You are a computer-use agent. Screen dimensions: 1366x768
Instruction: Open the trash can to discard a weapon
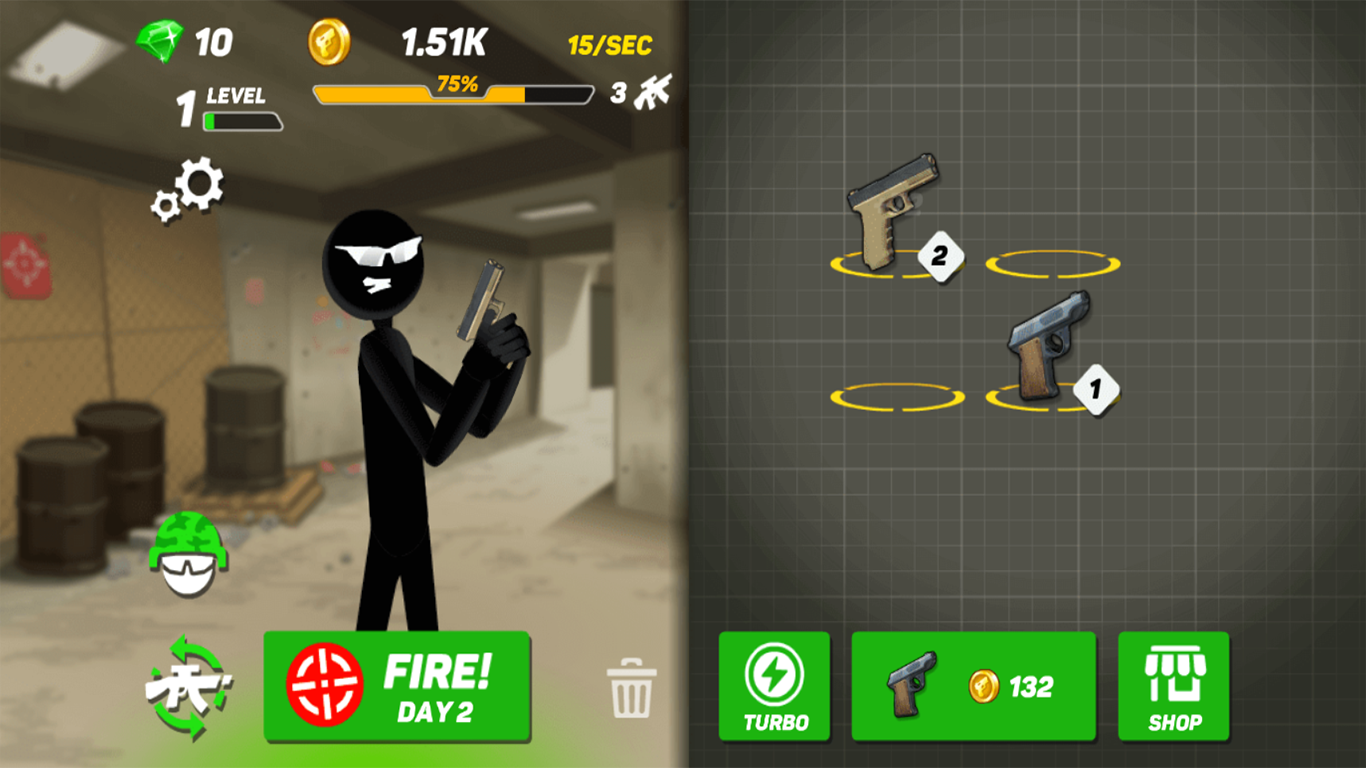click(x=633, y=686)
